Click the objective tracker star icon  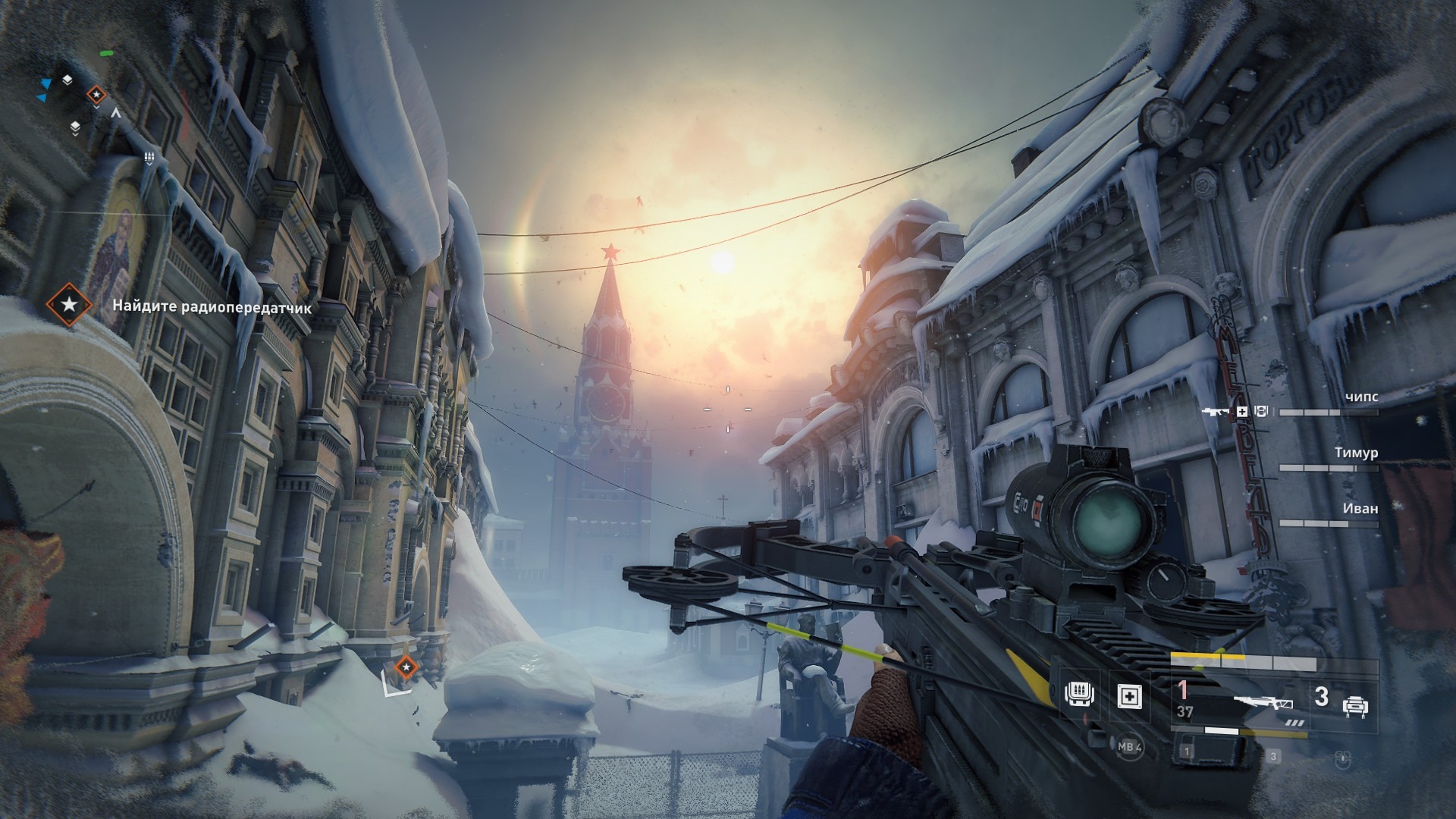coord(69,305)
